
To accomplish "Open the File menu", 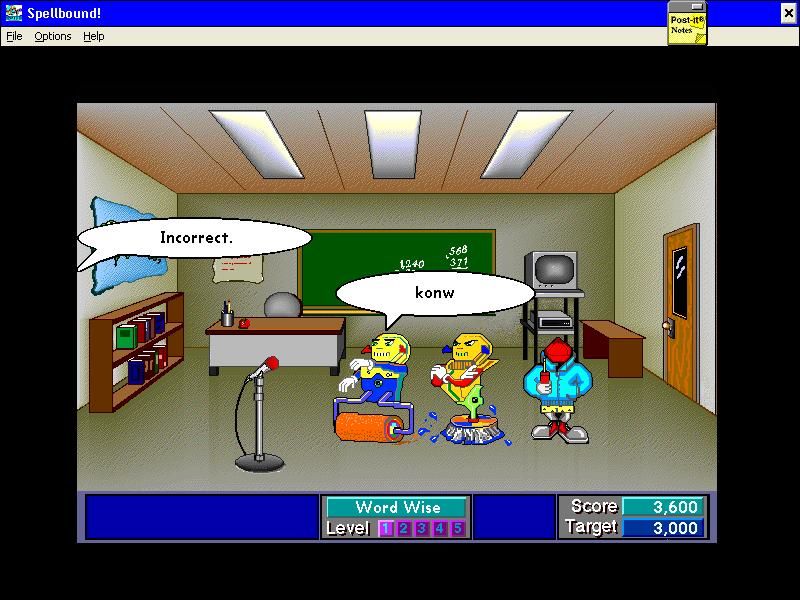I will (14, 36).
